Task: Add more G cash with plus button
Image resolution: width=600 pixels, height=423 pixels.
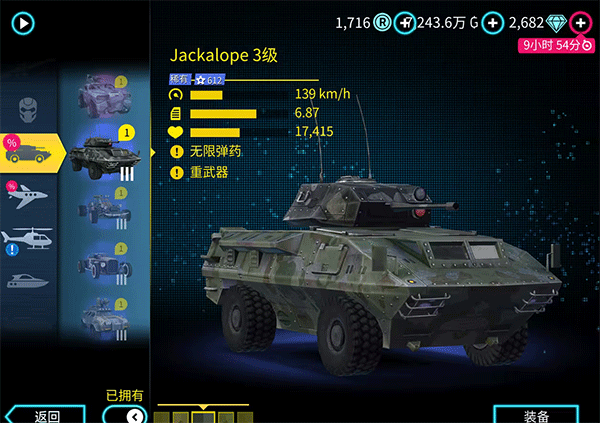Action: tap(492, 22)
